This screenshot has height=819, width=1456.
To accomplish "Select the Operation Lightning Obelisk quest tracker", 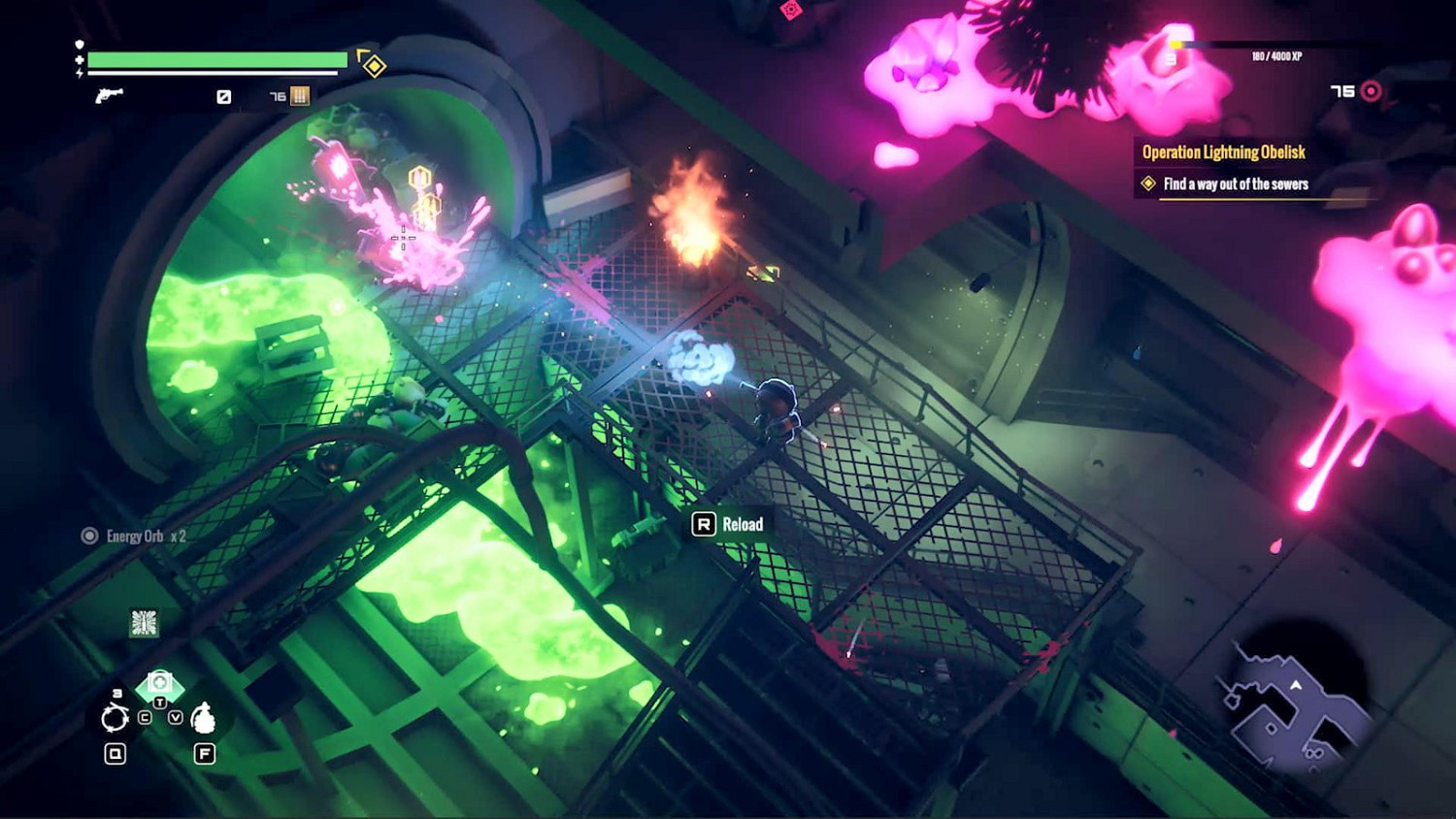I will point(1223,152).
